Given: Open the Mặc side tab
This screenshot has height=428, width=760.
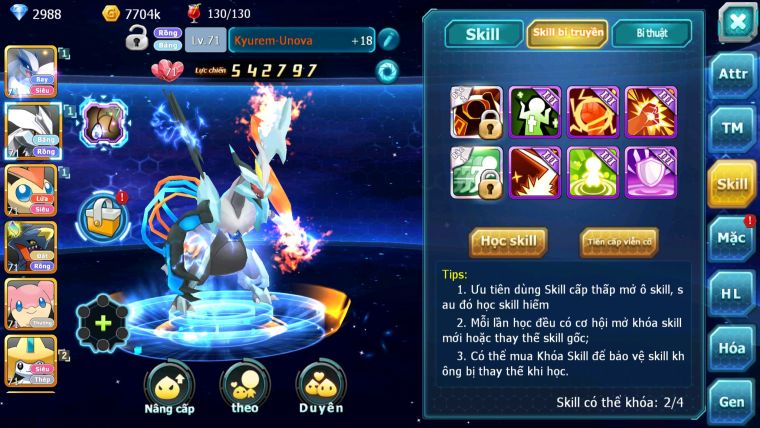Looking at the screenshot, I should click(x=731, y=238).
